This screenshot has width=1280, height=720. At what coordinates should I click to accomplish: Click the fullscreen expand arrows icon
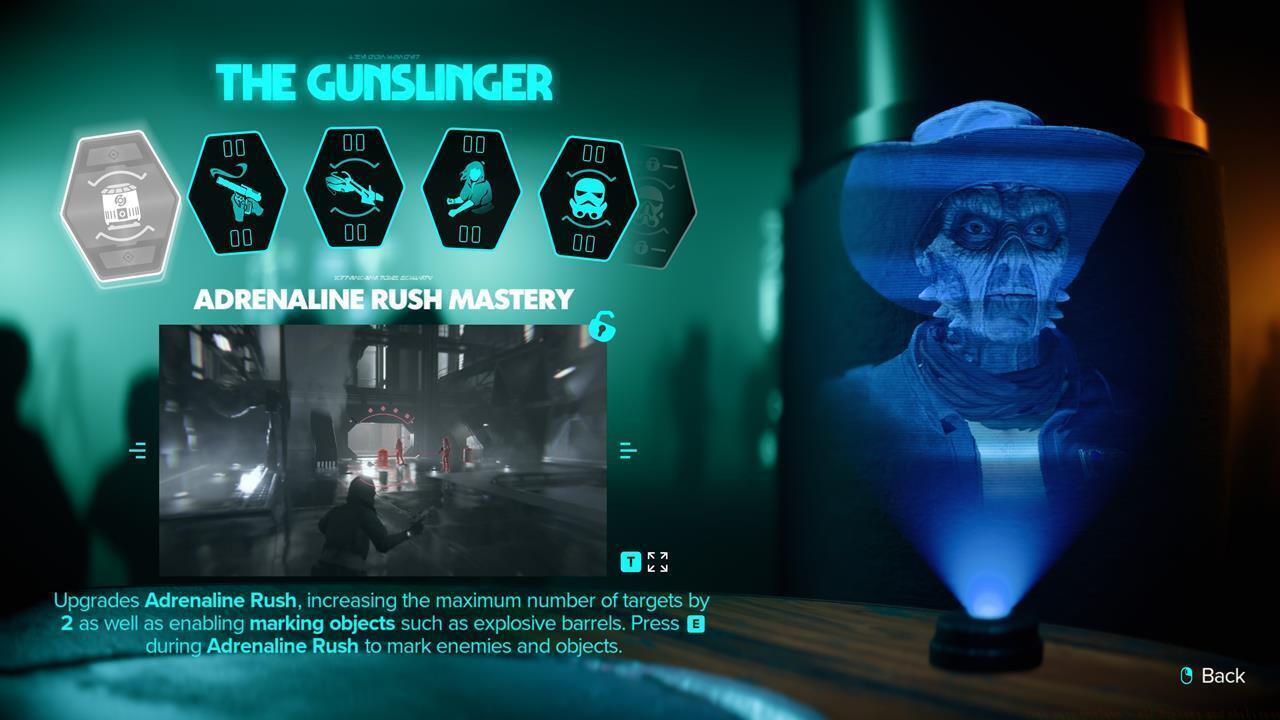pyautogui.click(x=656, y=561)
